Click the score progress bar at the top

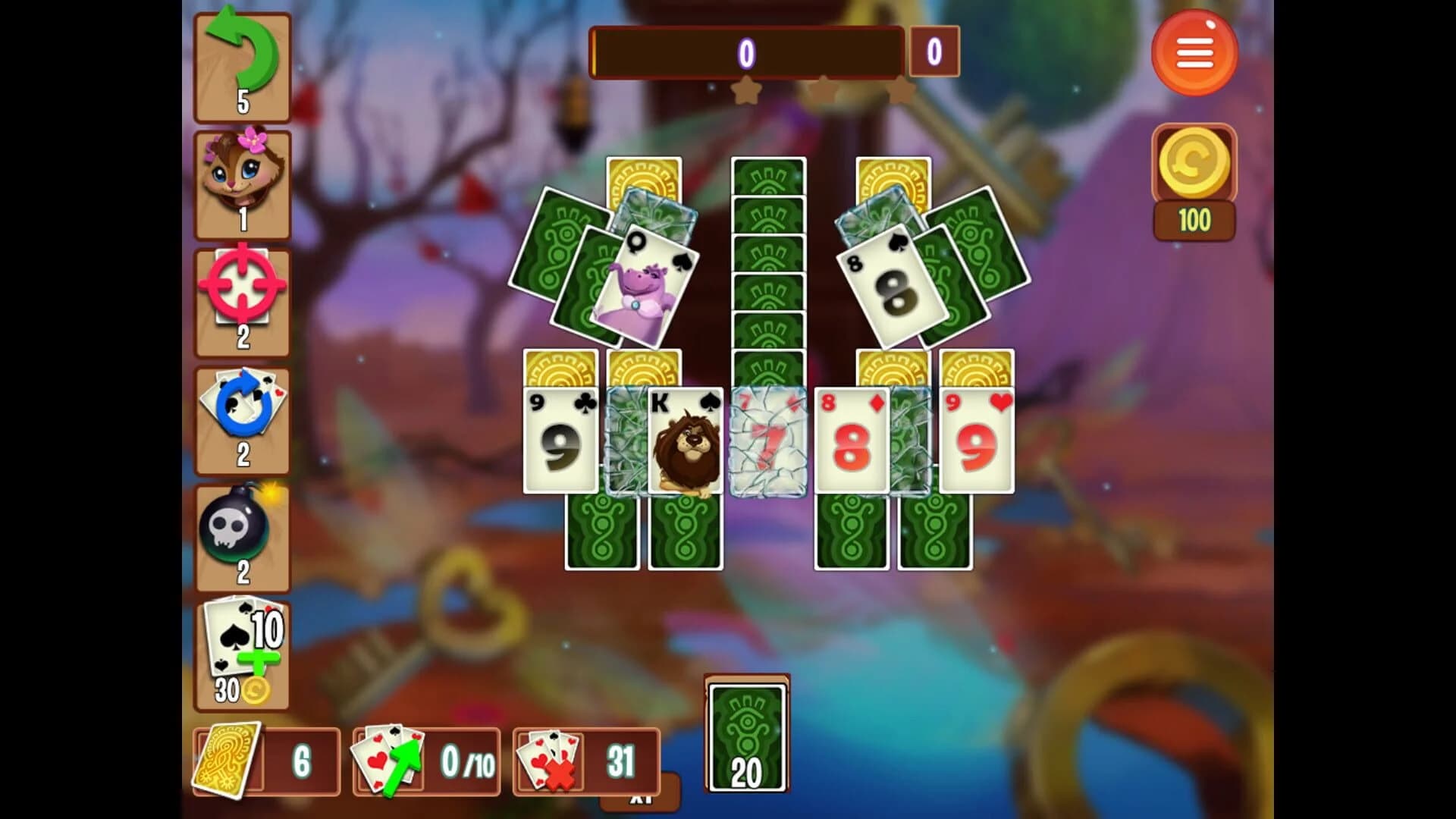(747, 53)
